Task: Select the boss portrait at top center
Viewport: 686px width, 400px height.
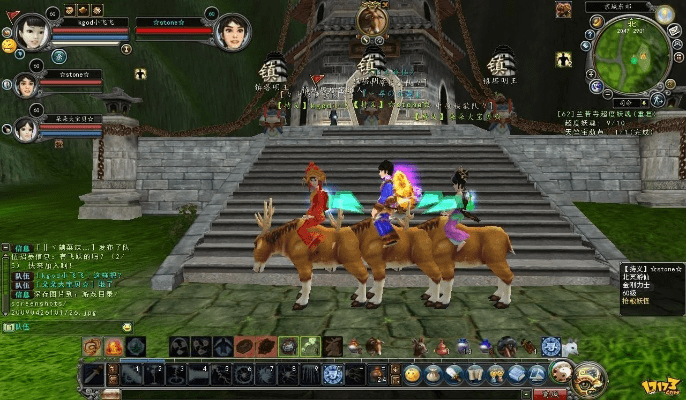Action: (x=372, y=19)
